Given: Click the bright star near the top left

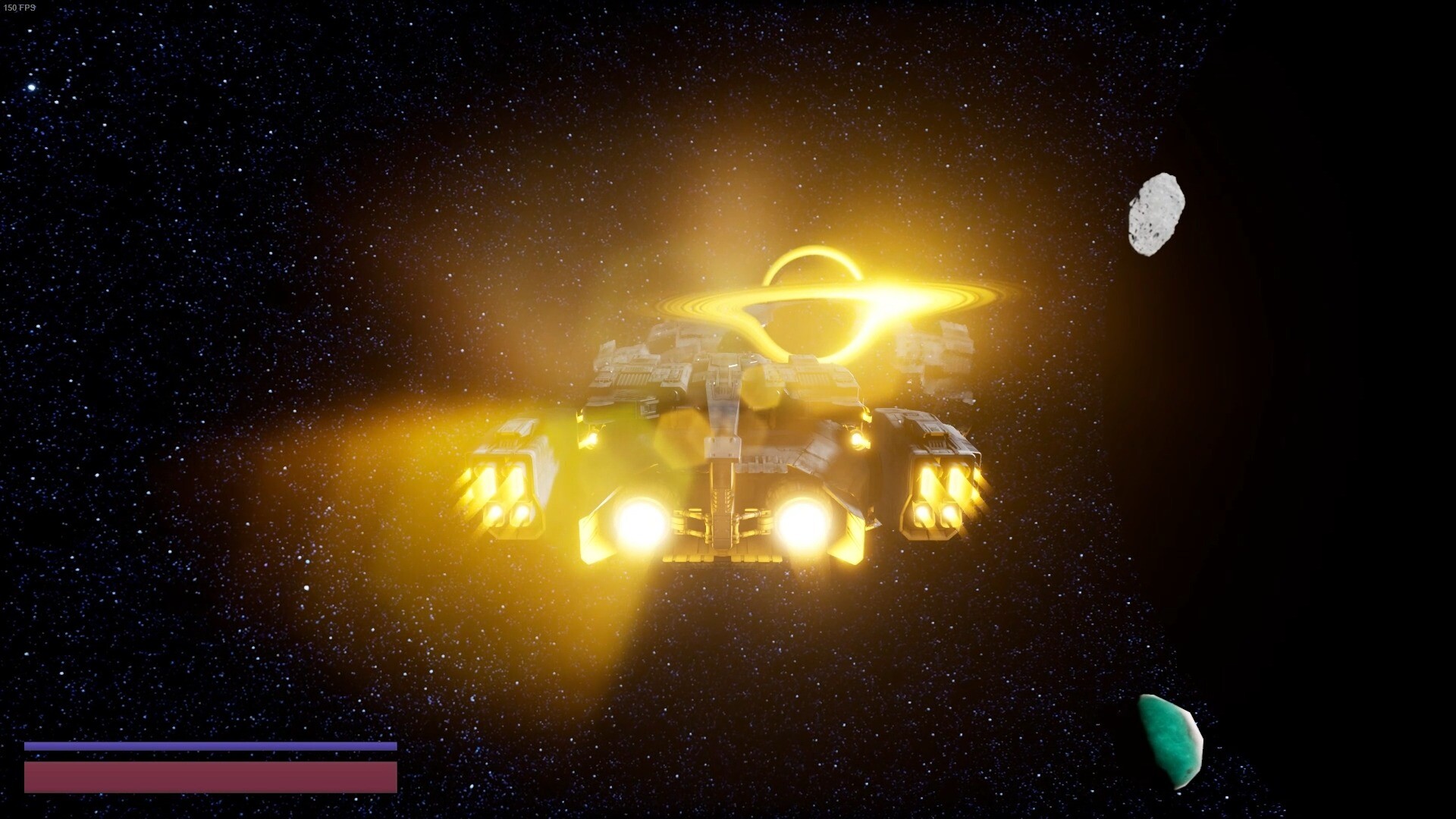Looking at the screenshot, I should point(30,87).
